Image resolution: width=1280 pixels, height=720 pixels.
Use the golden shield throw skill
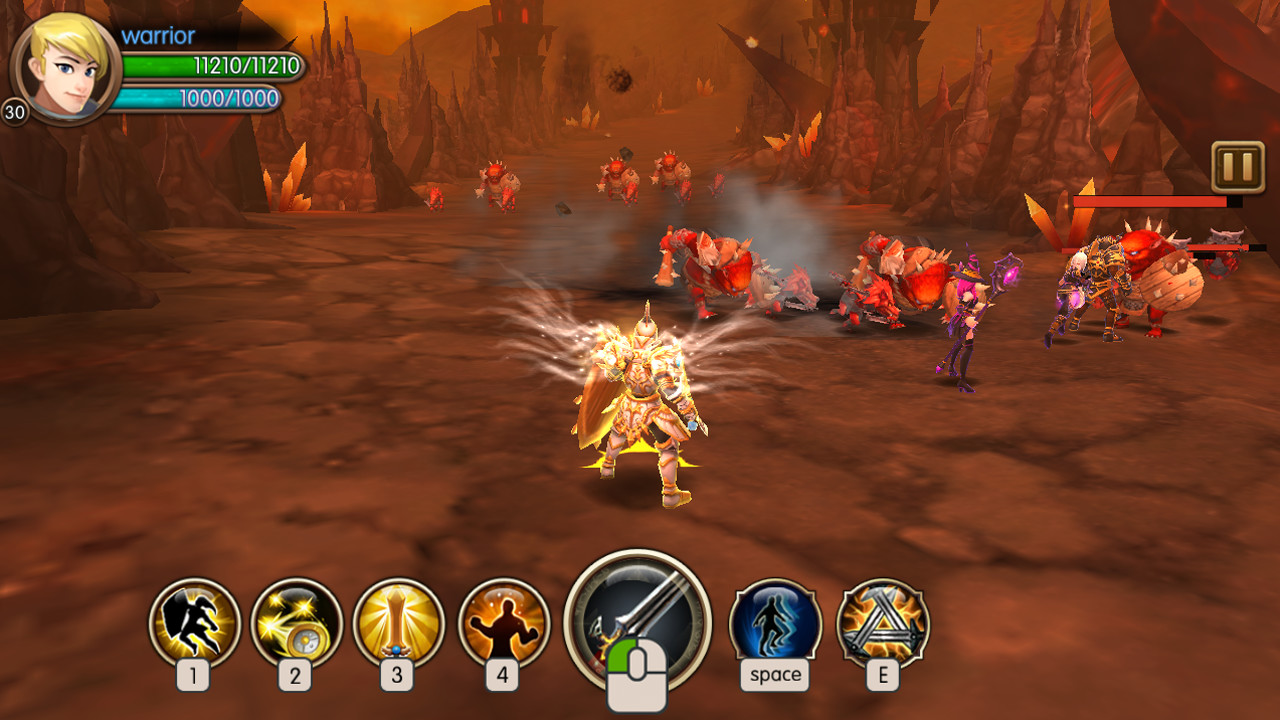click(296, 623)
